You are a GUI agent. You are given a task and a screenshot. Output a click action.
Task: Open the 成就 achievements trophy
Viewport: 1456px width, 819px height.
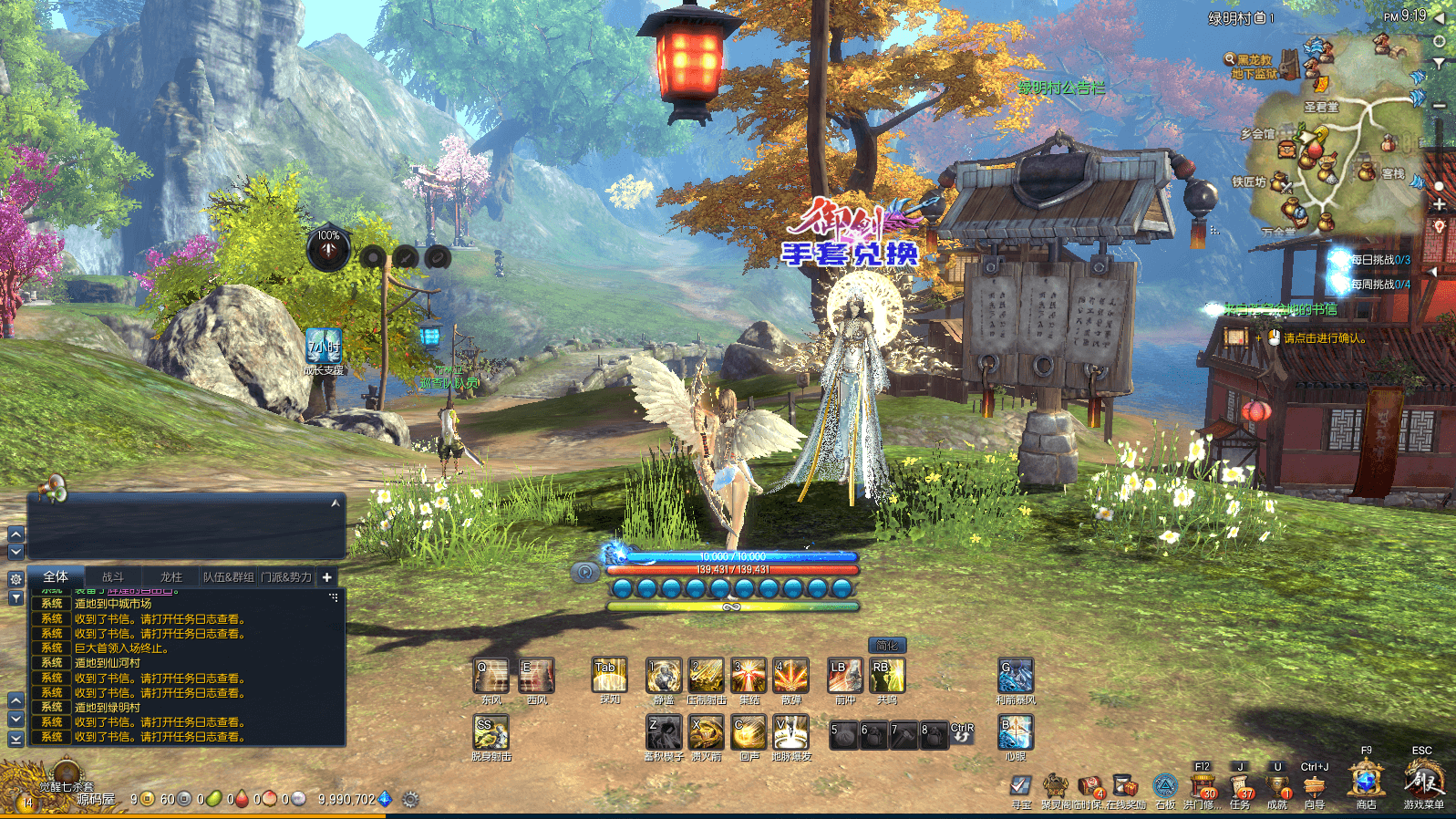click(x=1277, y=786)
